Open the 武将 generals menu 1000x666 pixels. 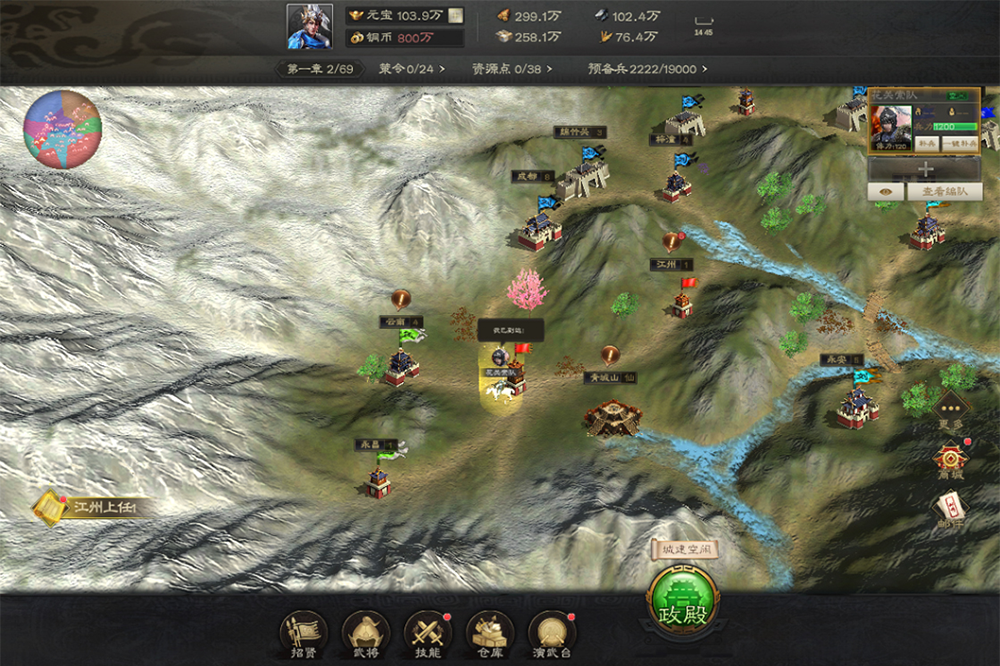(x=366, y=632)
